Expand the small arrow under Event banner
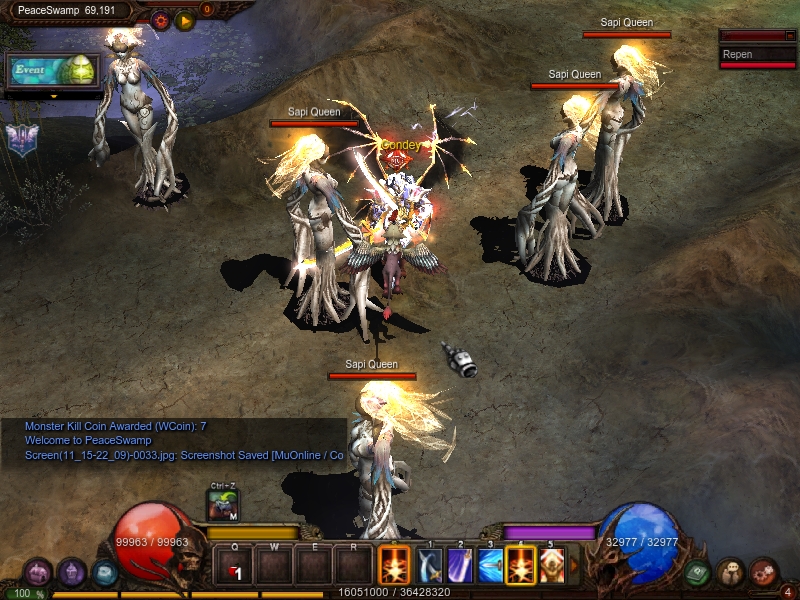This screenshot has height=600, width=800. pyautogui.click(x=54, y=97)
